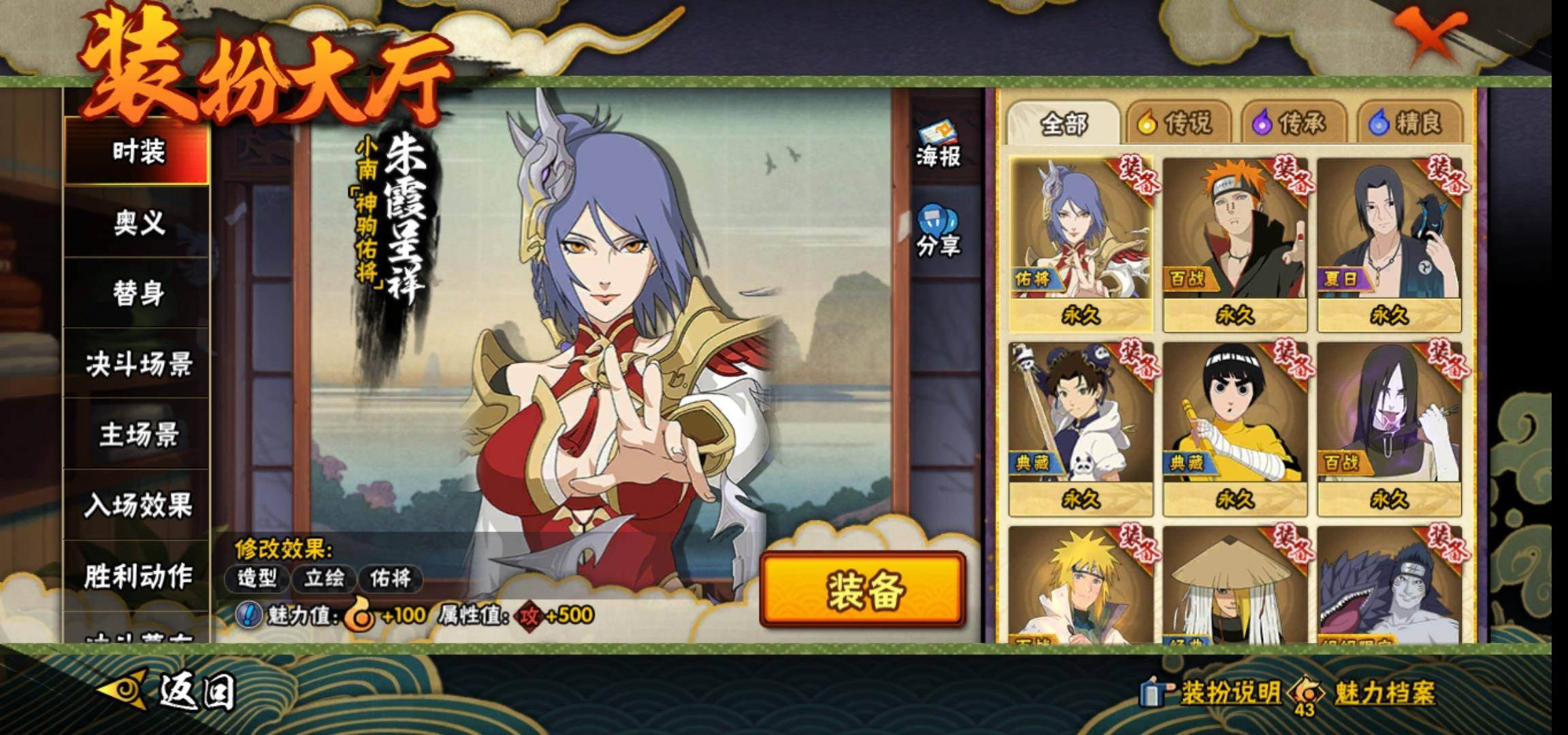1568x735 pixels.
Task: Filter by the 传承 tab
Action: pyautogui.click(x=1291, y=124)
